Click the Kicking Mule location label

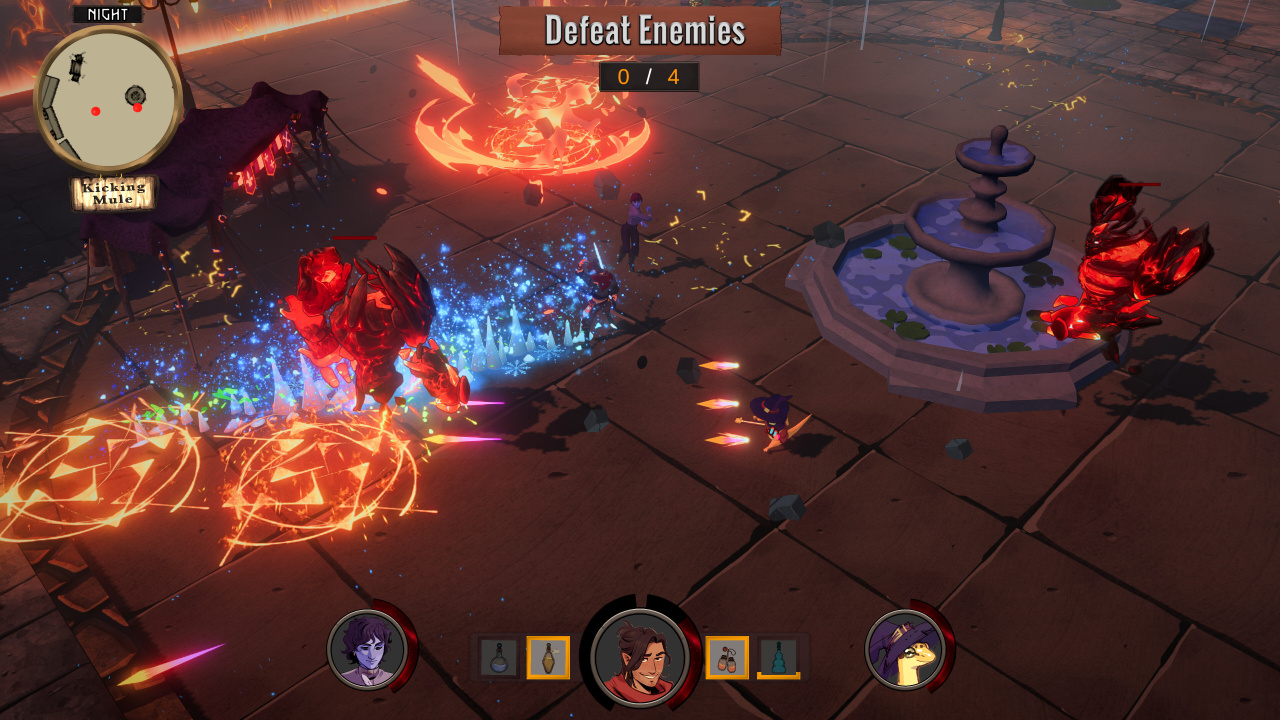[114, 192]
